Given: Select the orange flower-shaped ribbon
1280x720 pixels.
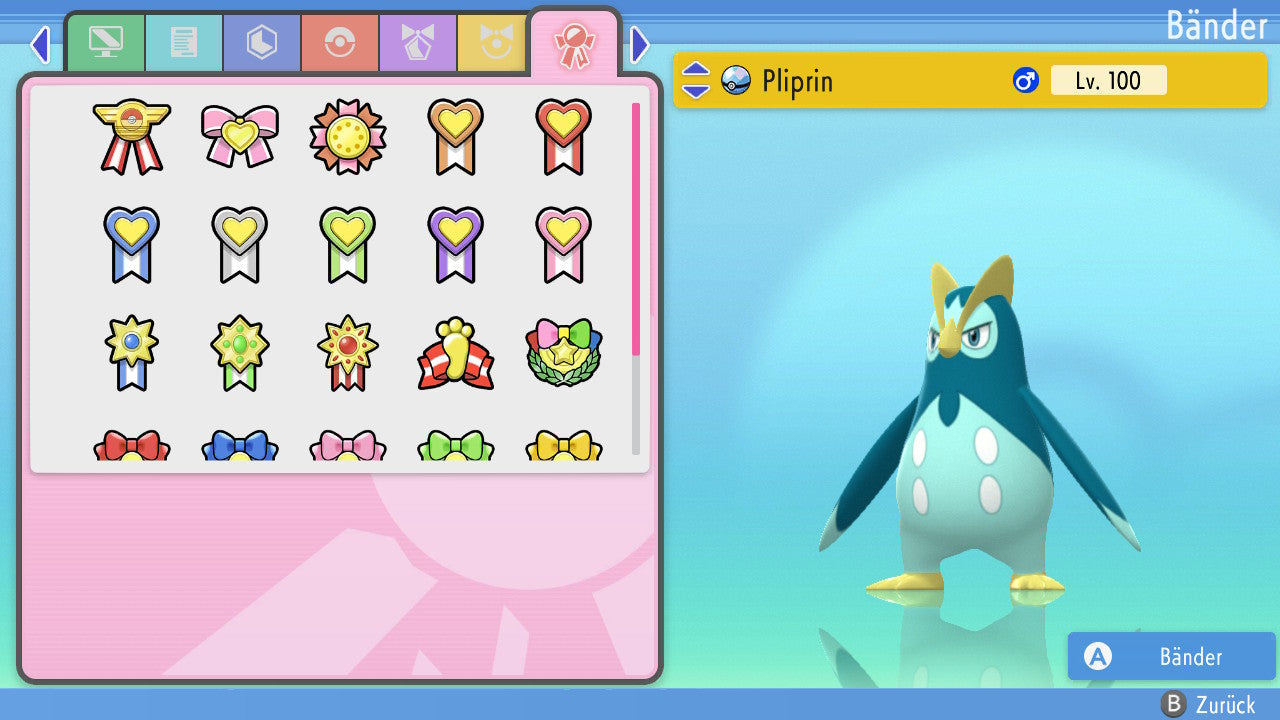Looking at the screenshot, I should click(348, 136).
